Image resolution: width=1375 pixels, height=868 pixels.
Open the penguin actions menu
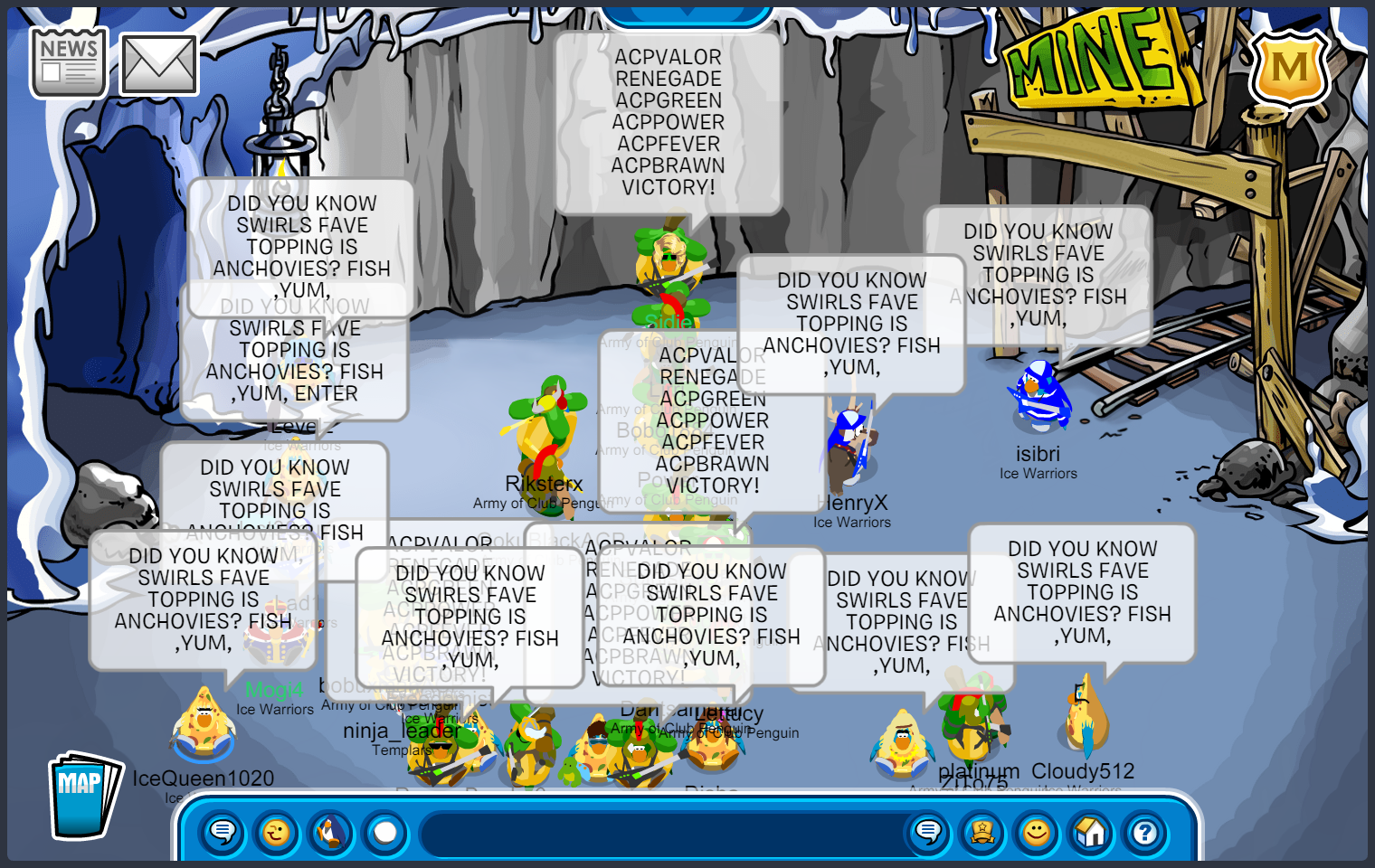(x=331, y=832)
